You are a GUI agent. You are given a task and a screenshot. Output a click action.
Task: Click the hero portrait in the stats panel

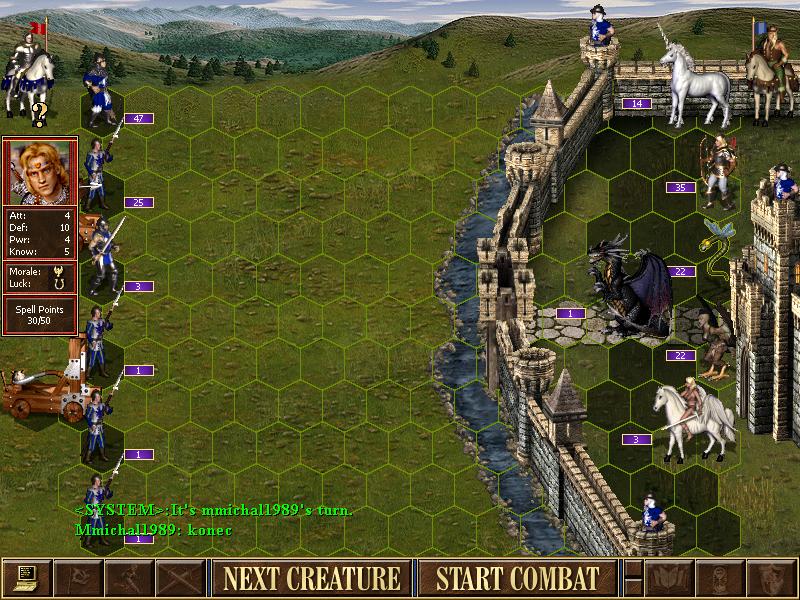(x=40, y=171)
